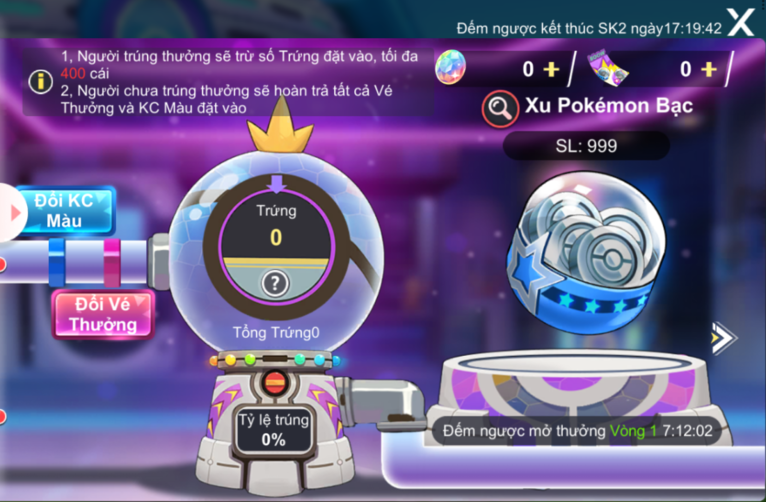Open the Đổi Vé Thưởng exchange
The width and height of the screenshot is (766, 502).
coord(103,314)
